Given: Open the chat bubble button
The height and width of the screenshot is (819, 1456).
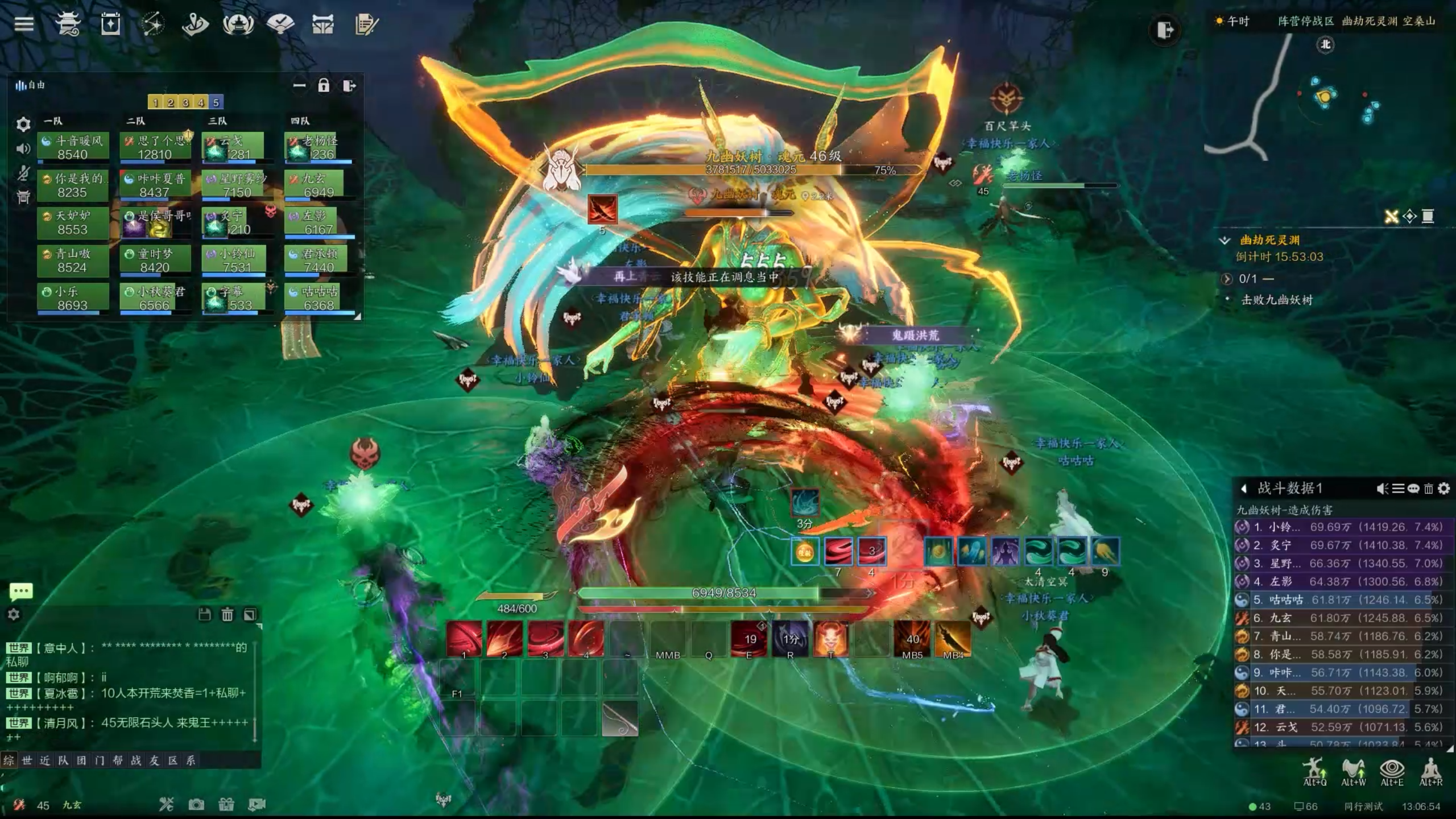Looking at the screenshot, I should point(21,591).
